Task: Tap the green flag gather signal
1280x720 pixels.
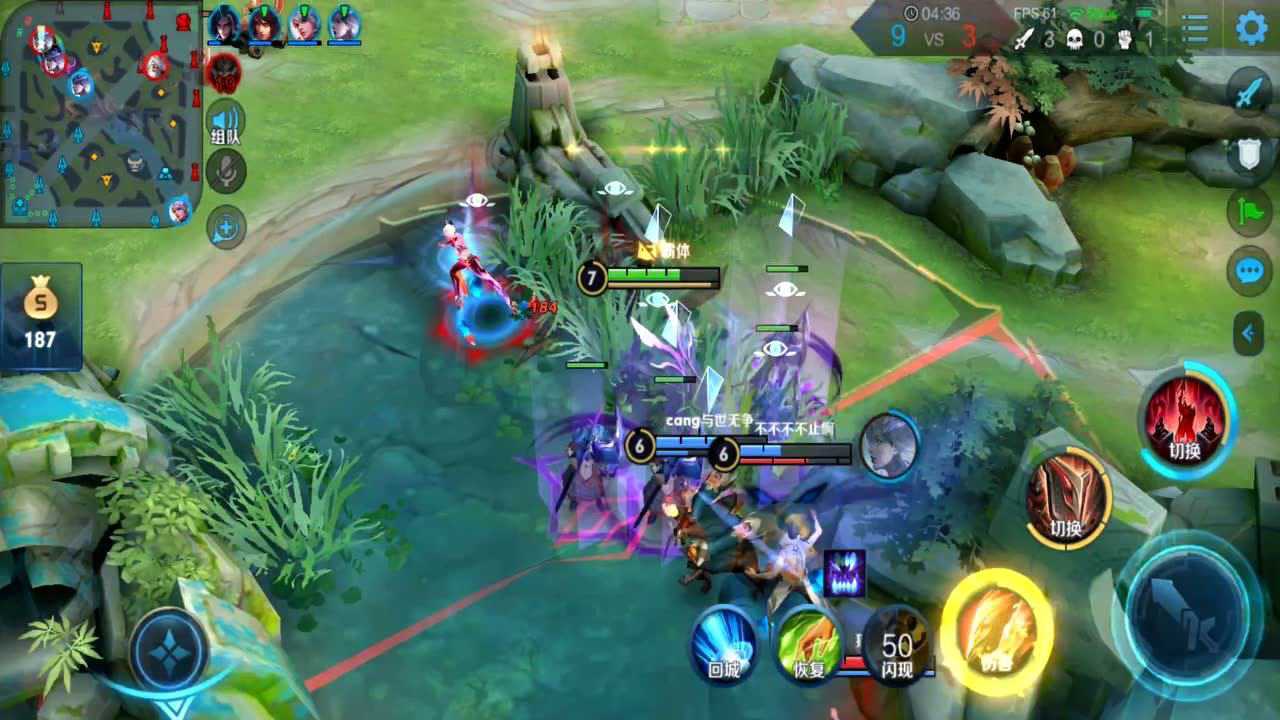Action: (1250, 212)
